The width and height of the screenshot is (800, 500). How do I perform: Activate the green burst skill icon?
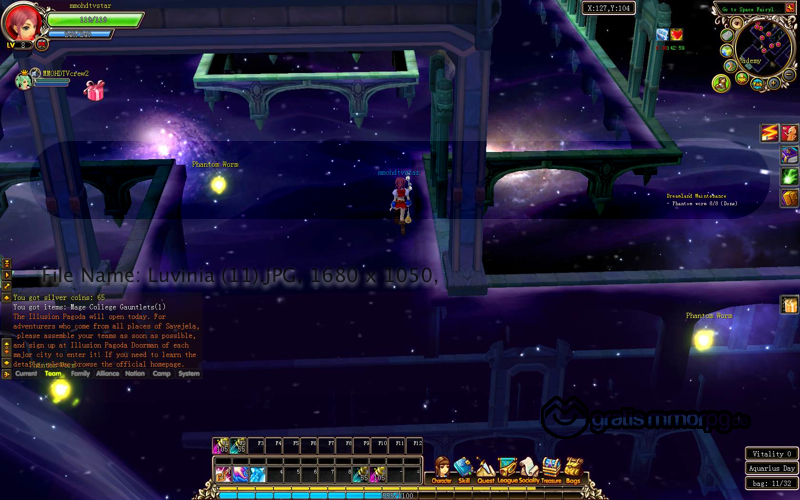point(789,177)
